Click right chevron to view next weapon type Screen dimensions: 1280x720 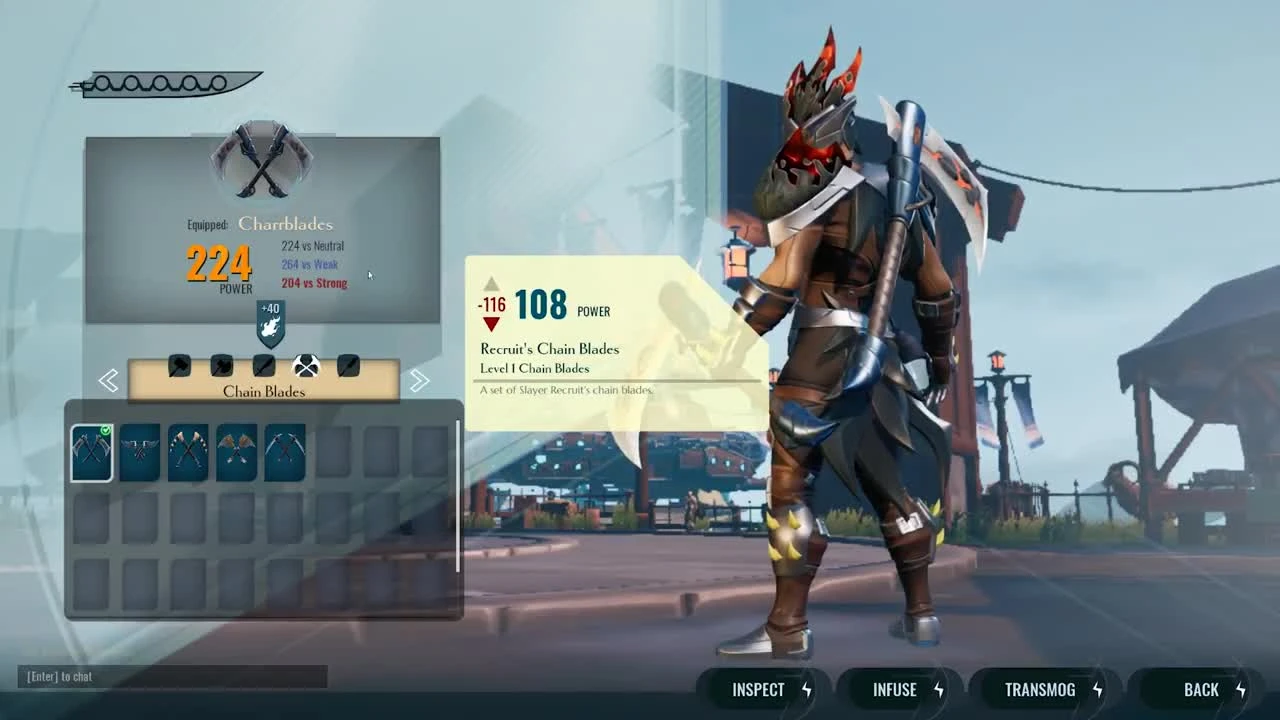coord(420,380)
